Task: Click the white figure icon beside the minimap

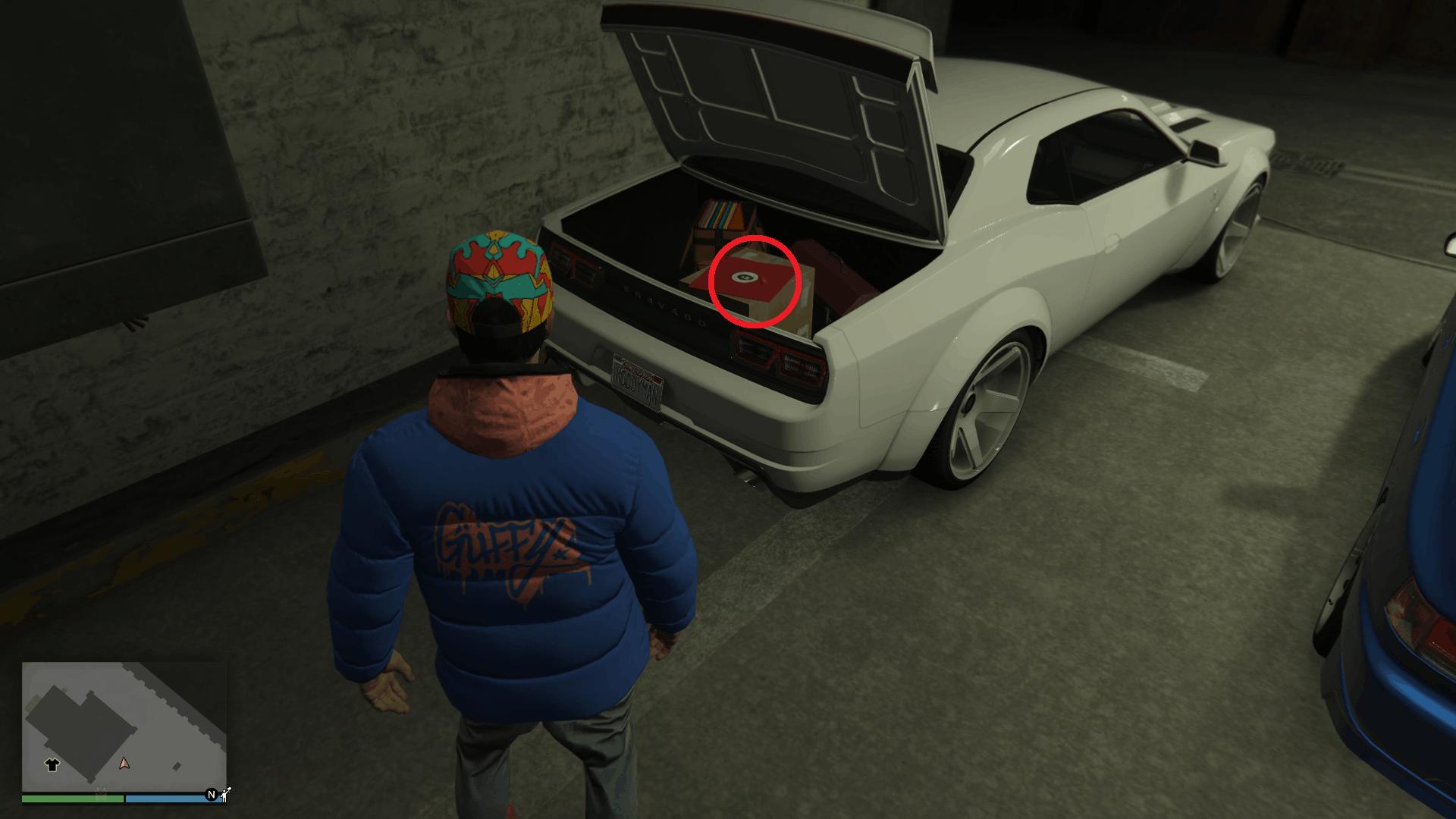Action: [225, 793]
